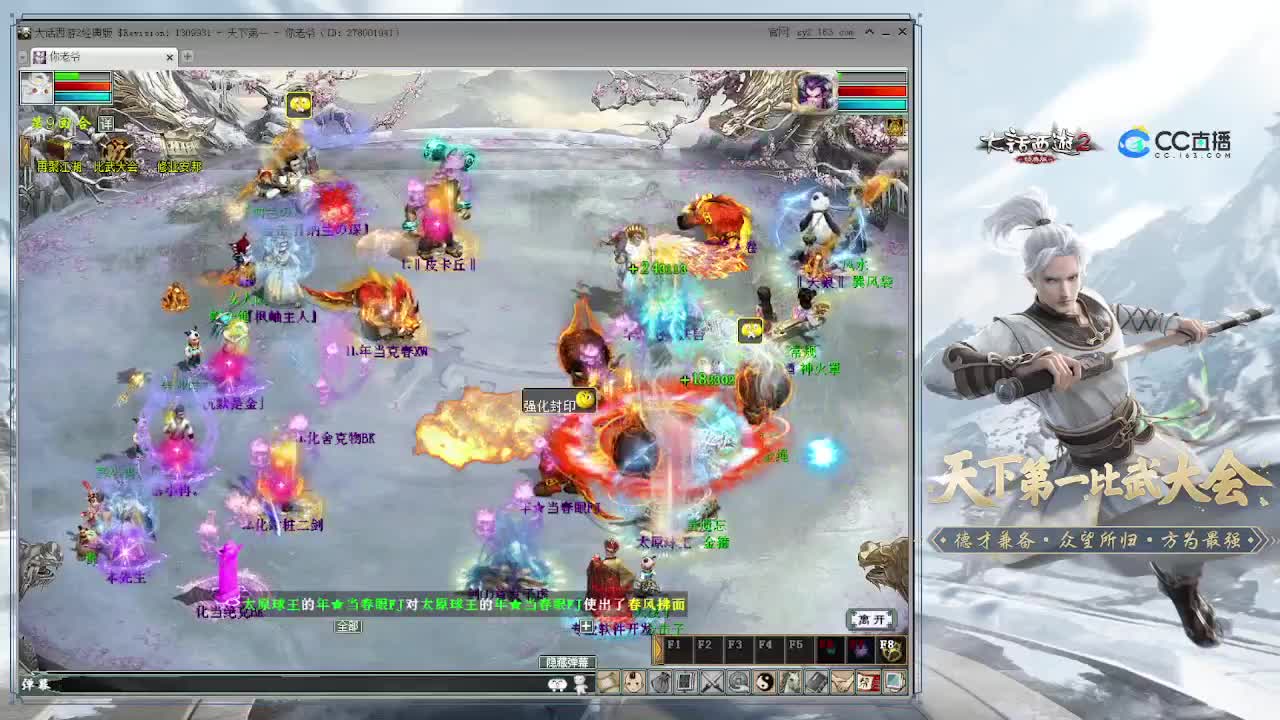This screenshot has height=720, width=1280.
Task: Open the book journal icon near toolbar right
Action: tap(815, 684)
